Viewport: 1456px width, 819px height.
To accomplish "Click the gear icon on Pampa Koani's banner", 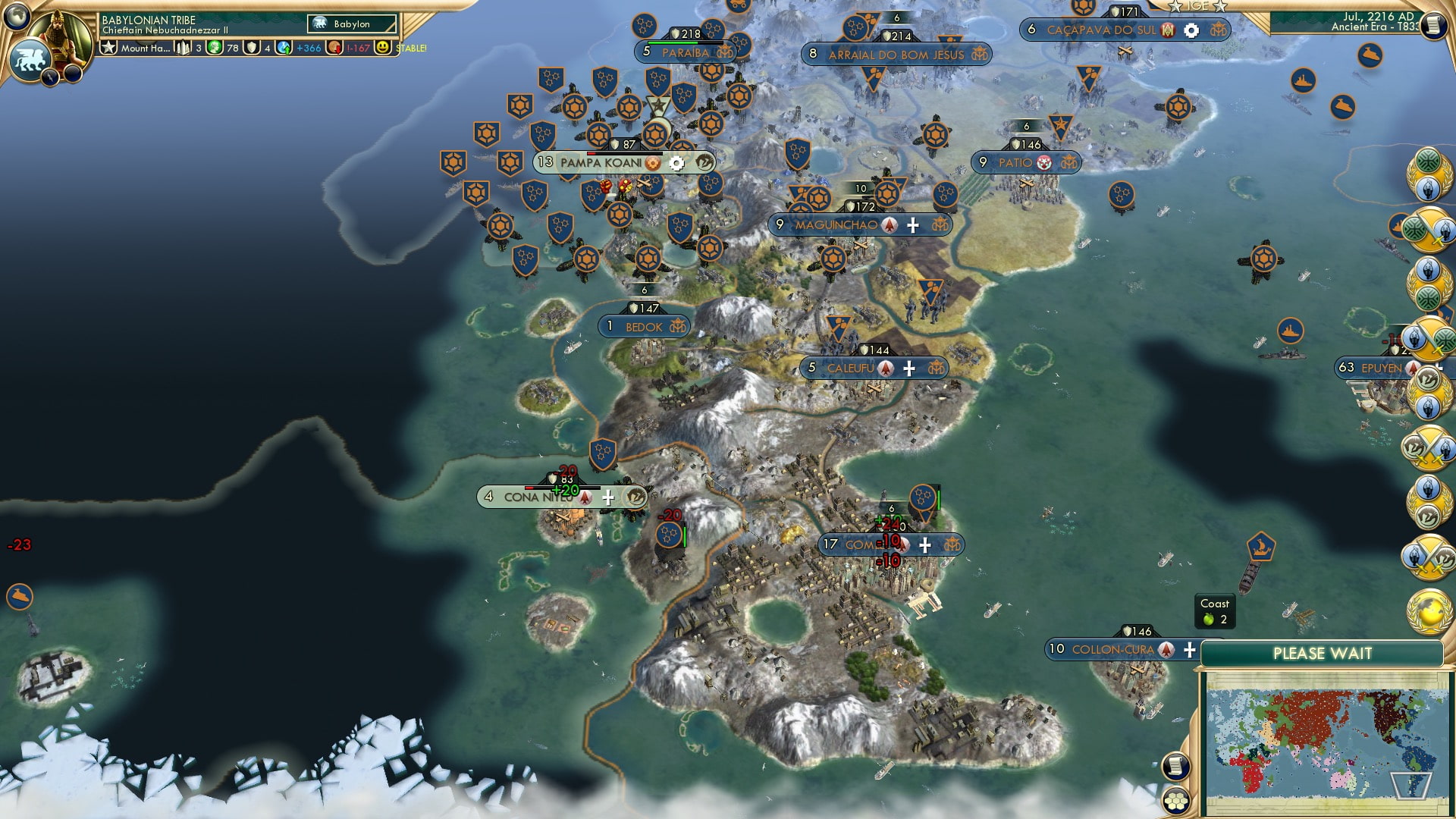I will point(676,163).
